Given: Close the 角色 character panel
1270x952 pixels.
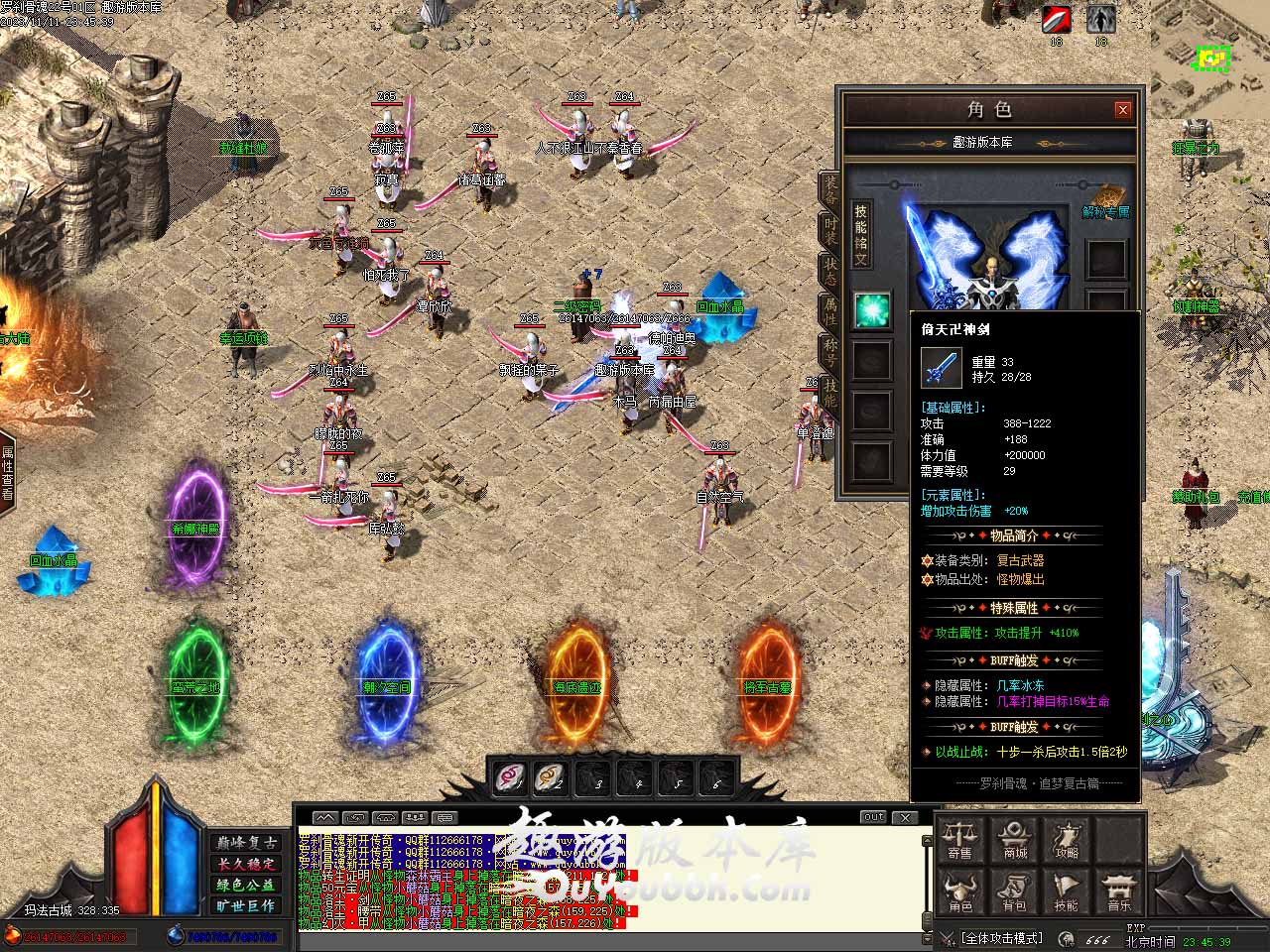Looking at the screenshot, I should tap(1123, 110).
